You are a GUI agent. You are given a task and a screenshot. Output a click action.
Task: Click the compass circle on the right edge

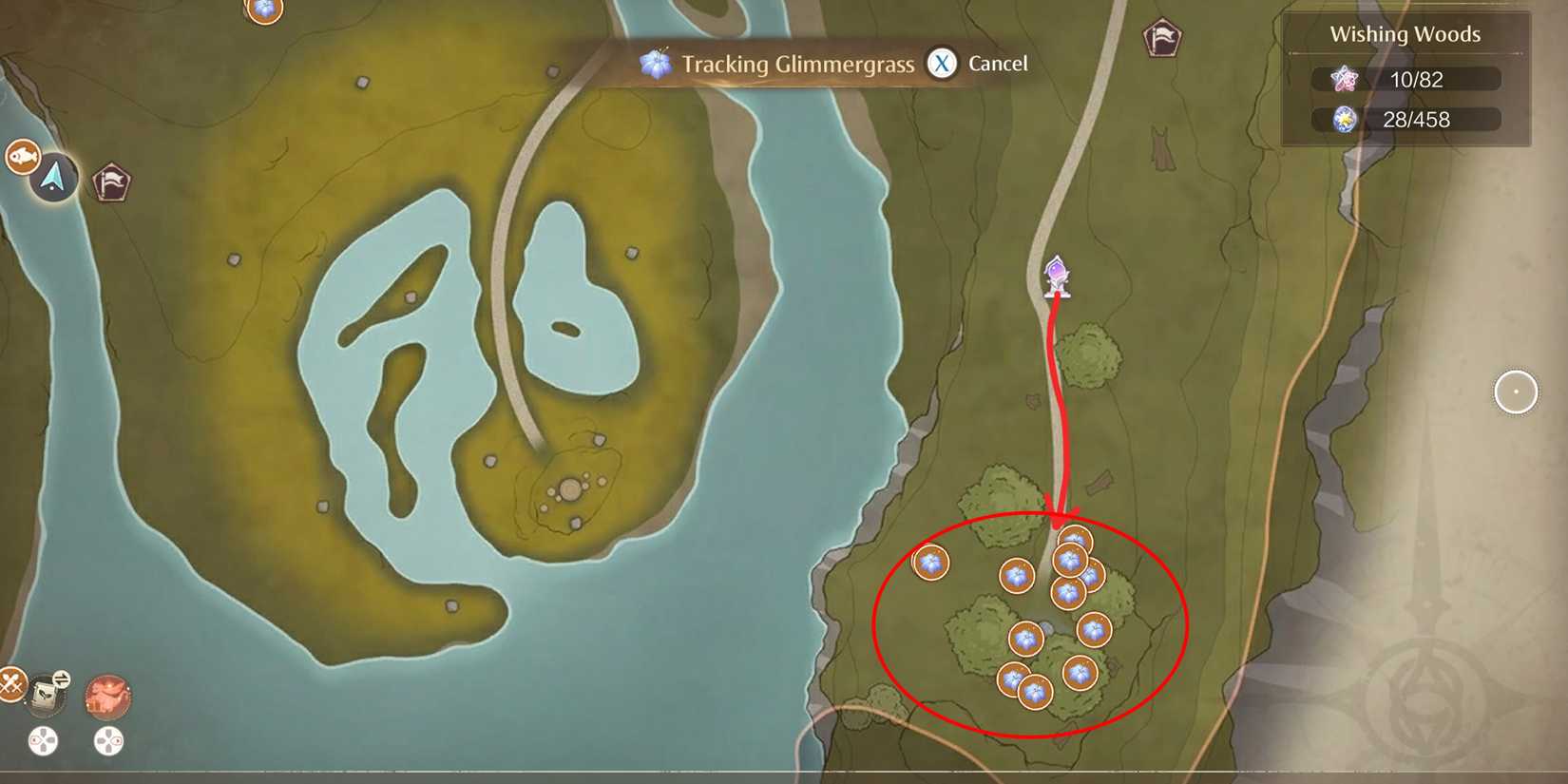pyautogui.click(x=1518, y=392)
